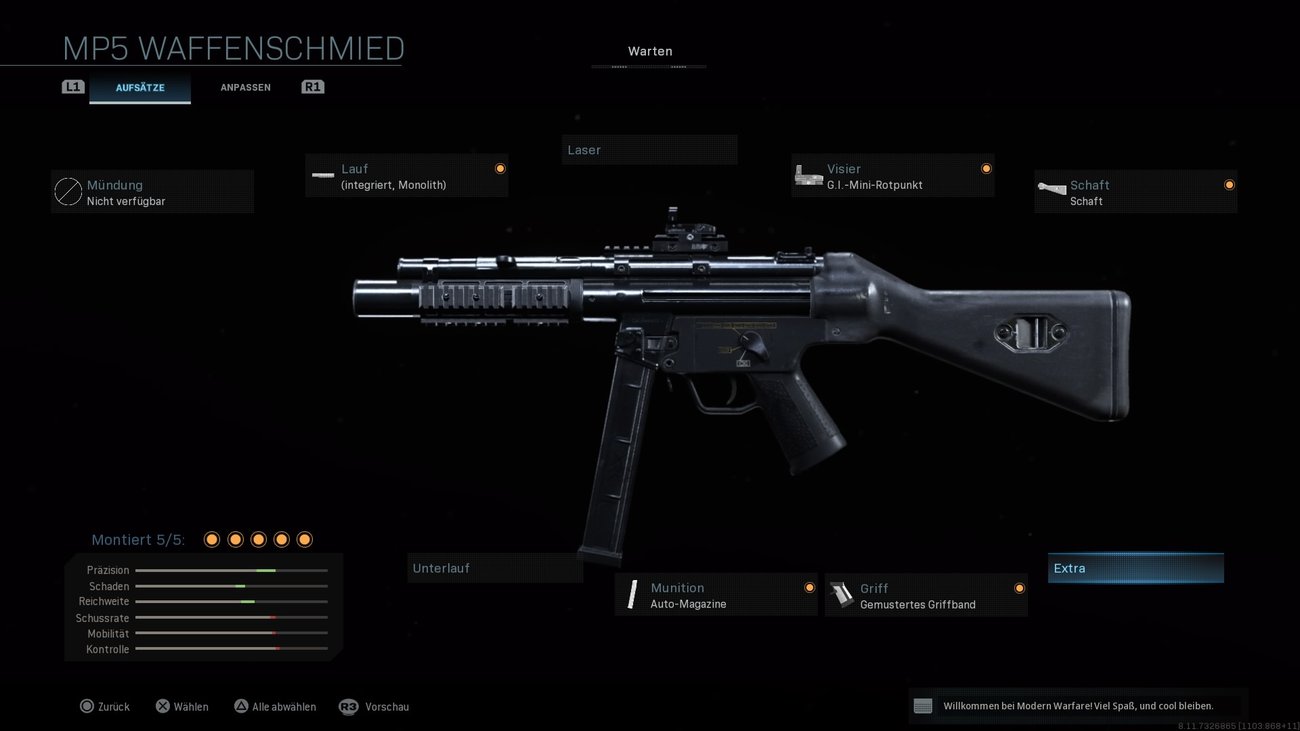This screenshot has width=1300, height=731.
Task: Click the Lauf barrel icon
Action: click(x=322, y=175)
